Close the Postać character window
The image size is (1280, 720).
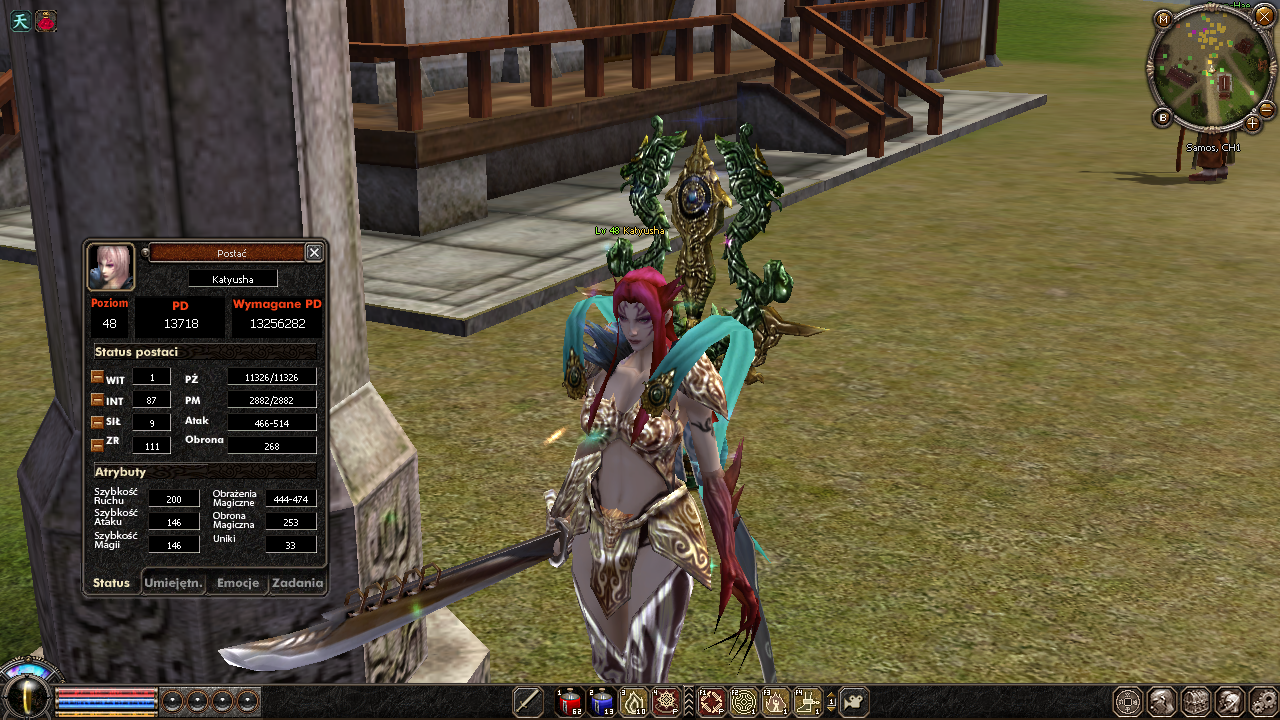(x=314, y=253)
